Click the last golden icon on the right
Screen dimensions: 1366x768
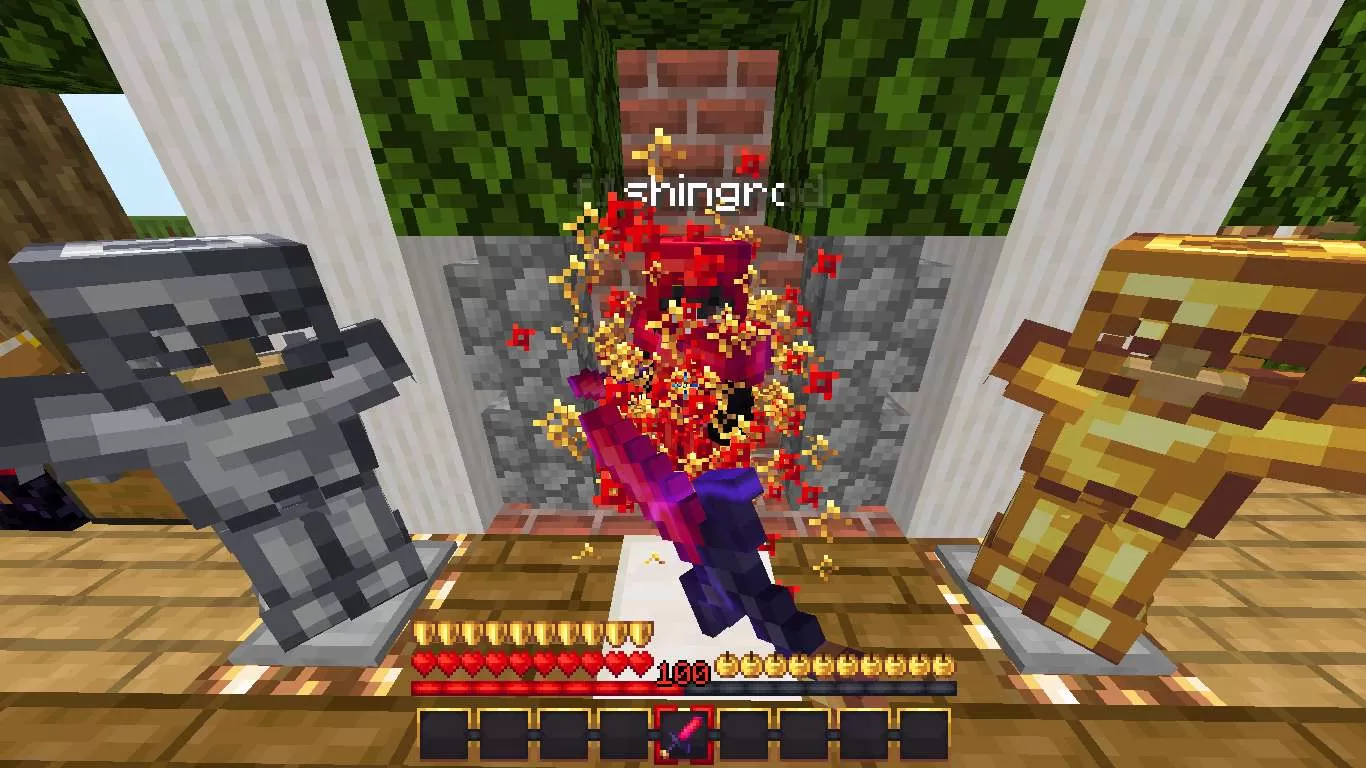[x=945, y=664]
